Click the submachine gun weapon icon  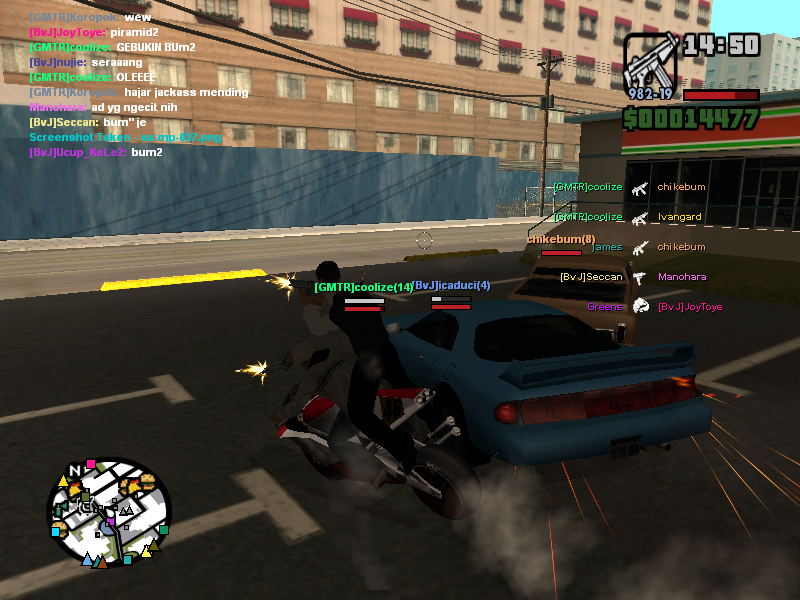(651, 65)
